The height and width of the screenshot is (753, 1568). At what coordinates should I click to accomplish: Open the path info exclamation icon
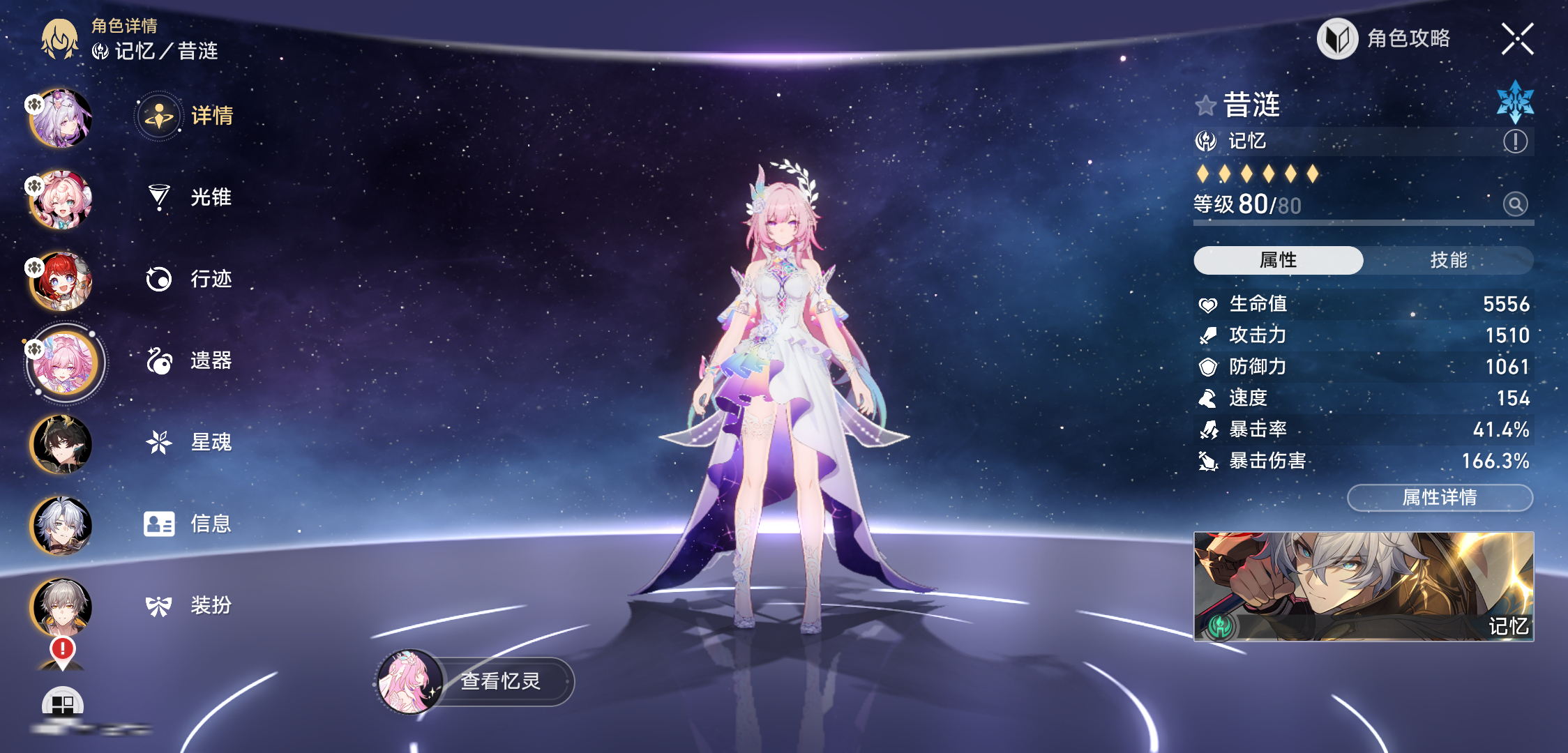(1515, 142)
